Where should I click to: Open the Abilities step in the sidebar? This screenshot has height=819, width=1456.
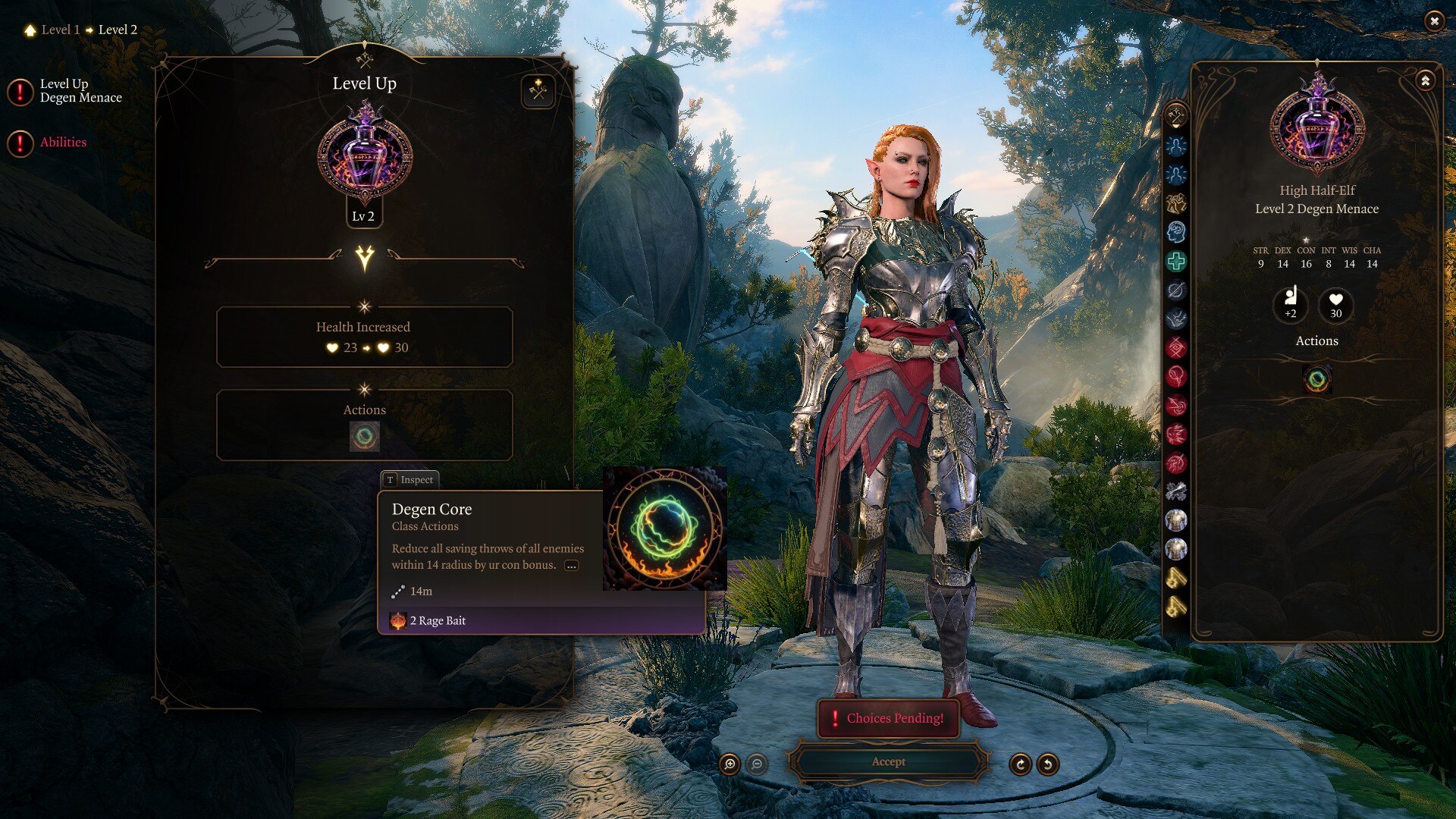63,143
